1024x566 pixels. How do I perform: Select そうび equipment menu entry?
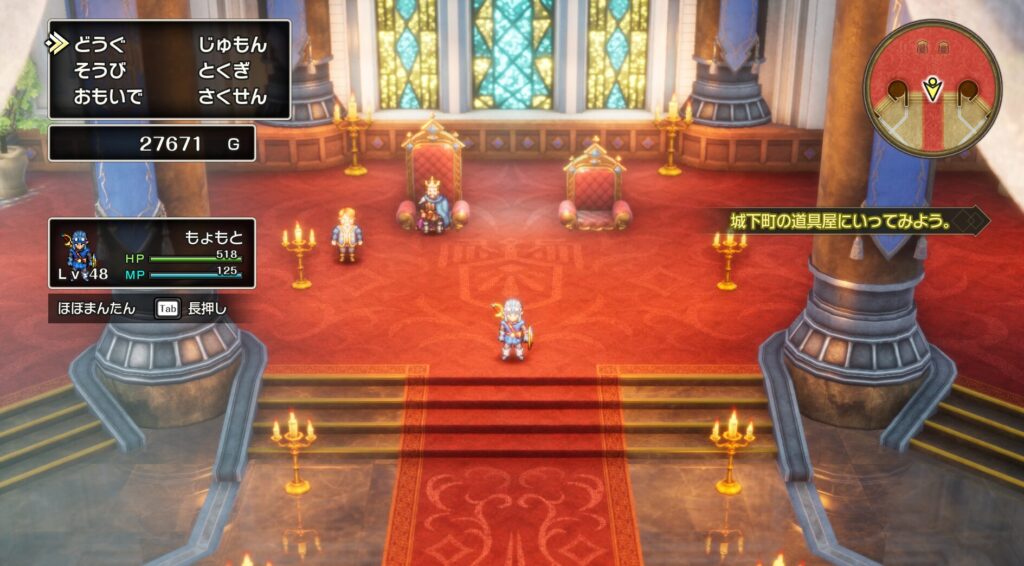[x=100, y=71]
